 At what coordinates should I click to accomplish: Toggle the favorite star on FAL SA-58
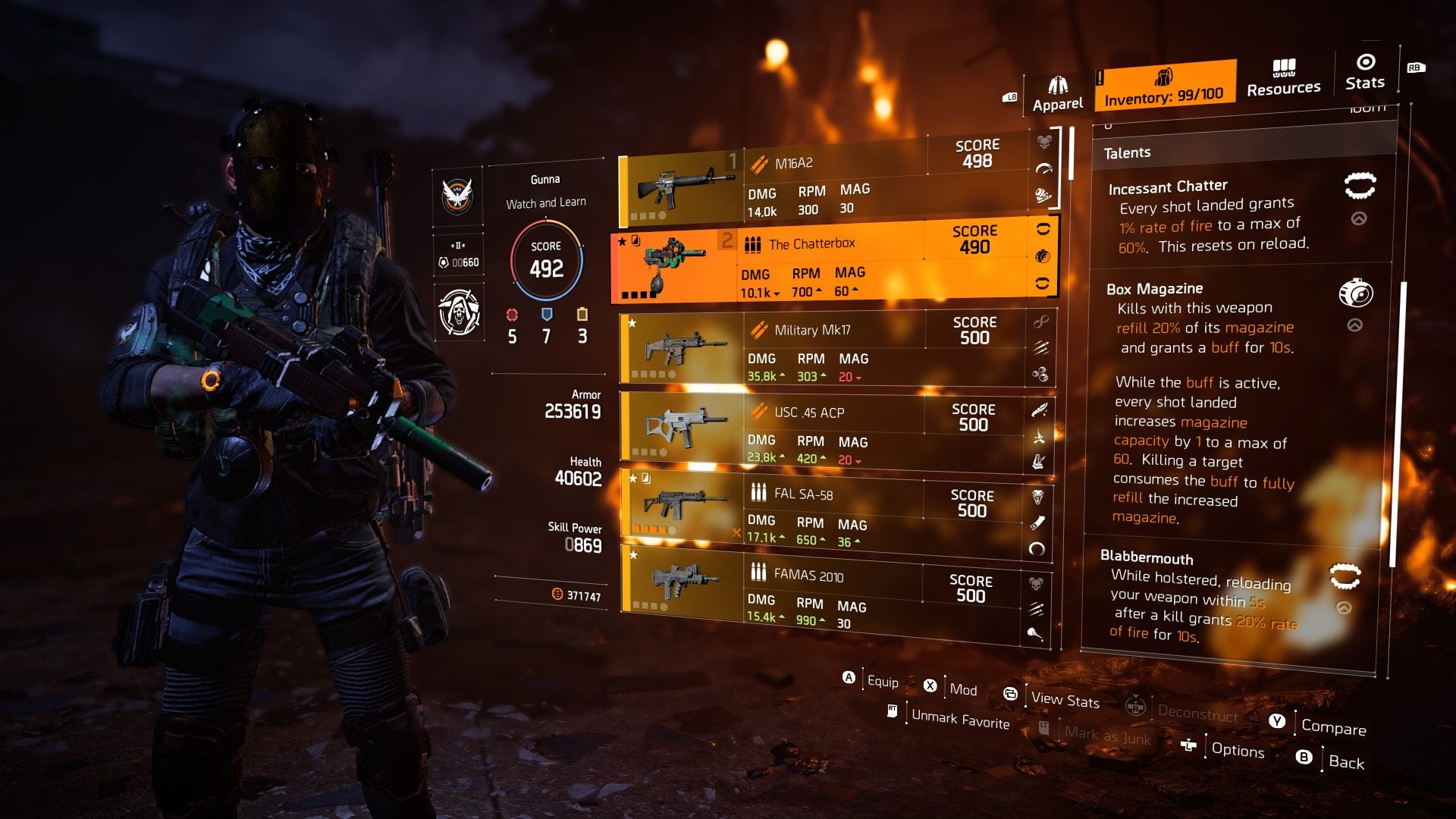coord(632,479)
